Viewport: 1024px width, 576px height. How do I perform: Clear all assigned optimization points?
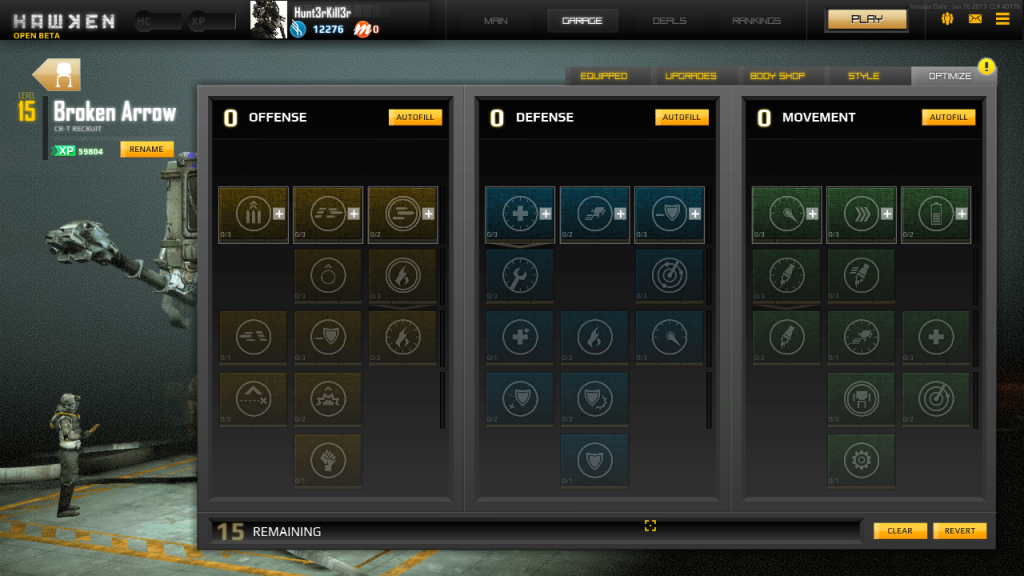[900, 531]
